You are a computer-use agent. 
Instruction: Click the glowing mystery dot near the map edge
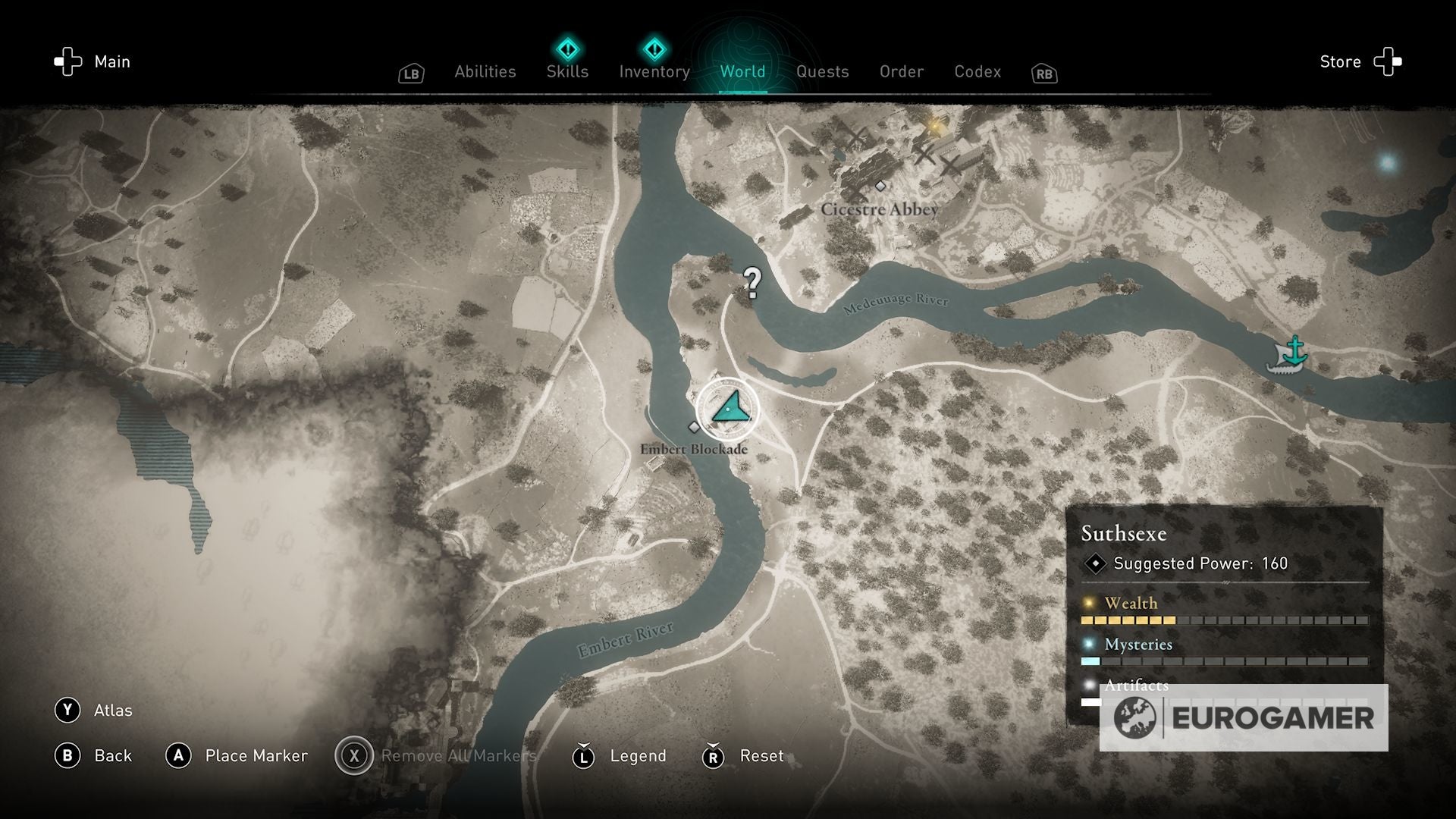point(1388,162)
